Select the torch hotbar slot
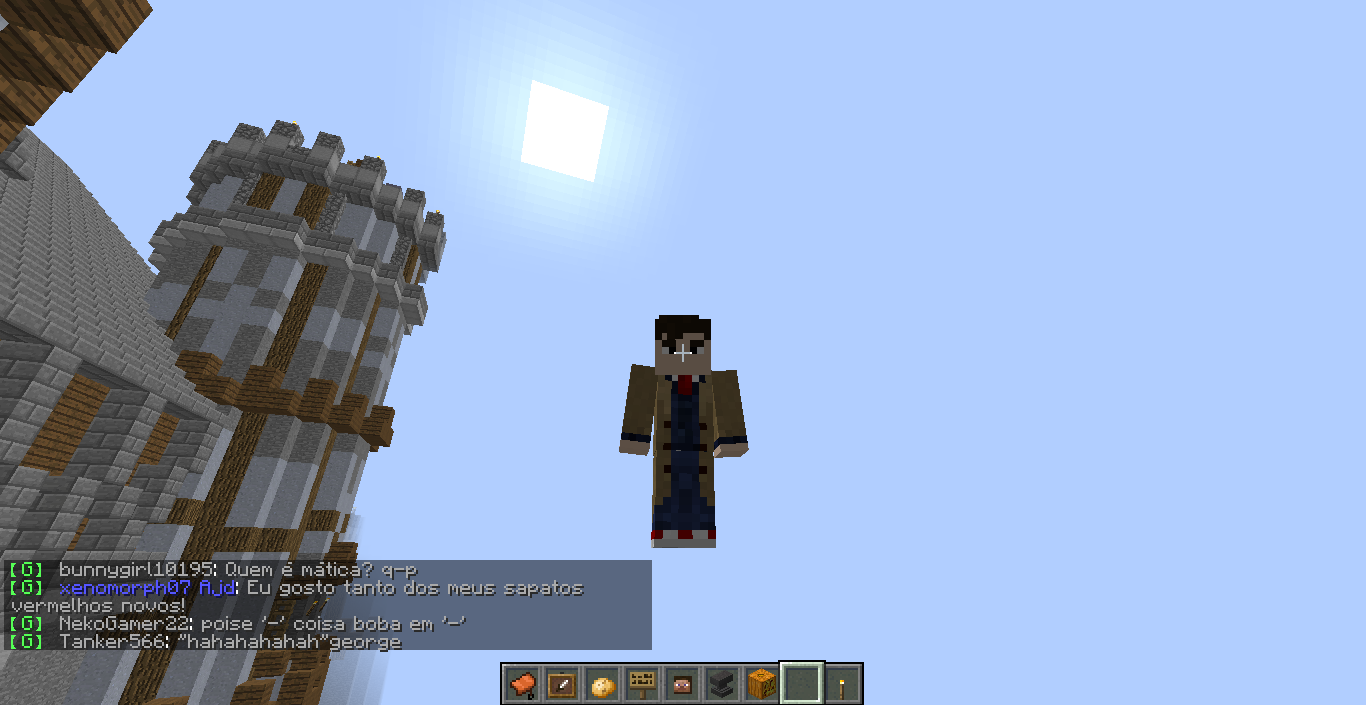This screenshot has height=705, width=1366. [x=842, y=685]
